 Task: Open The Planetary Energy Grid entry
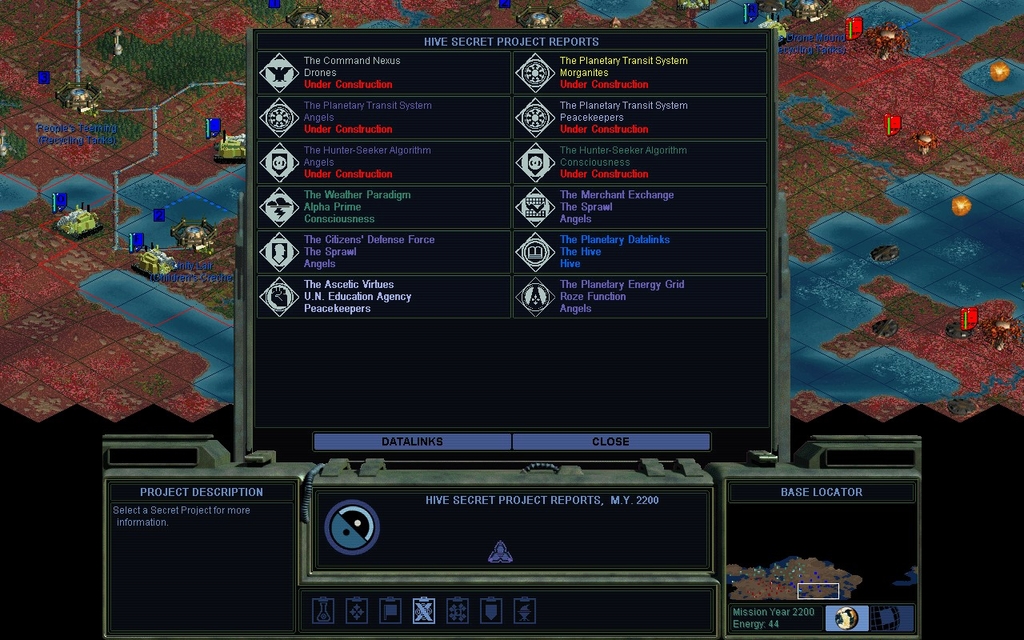coord(640,297)
